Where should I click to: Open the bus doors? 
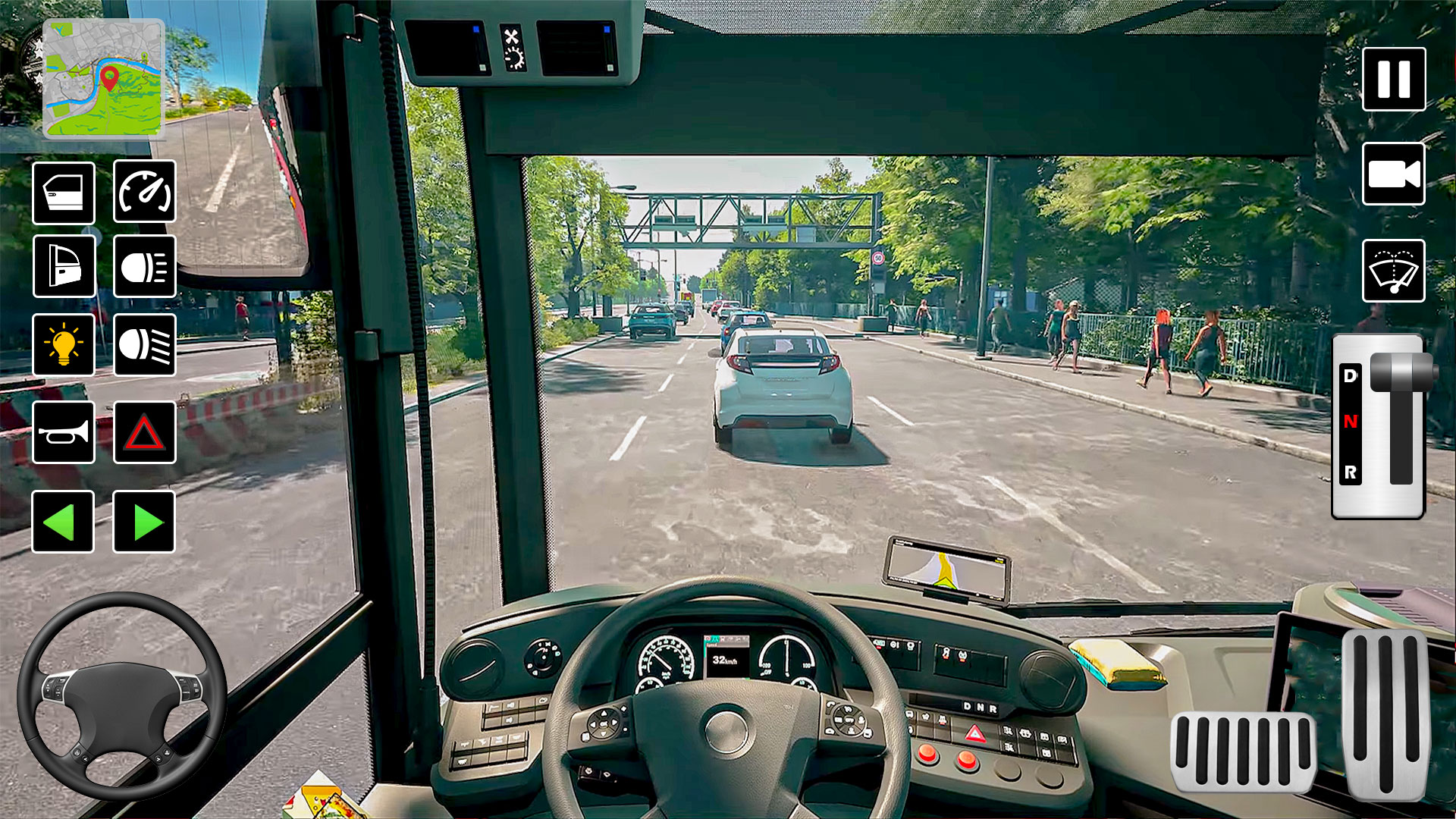(64, 192)
